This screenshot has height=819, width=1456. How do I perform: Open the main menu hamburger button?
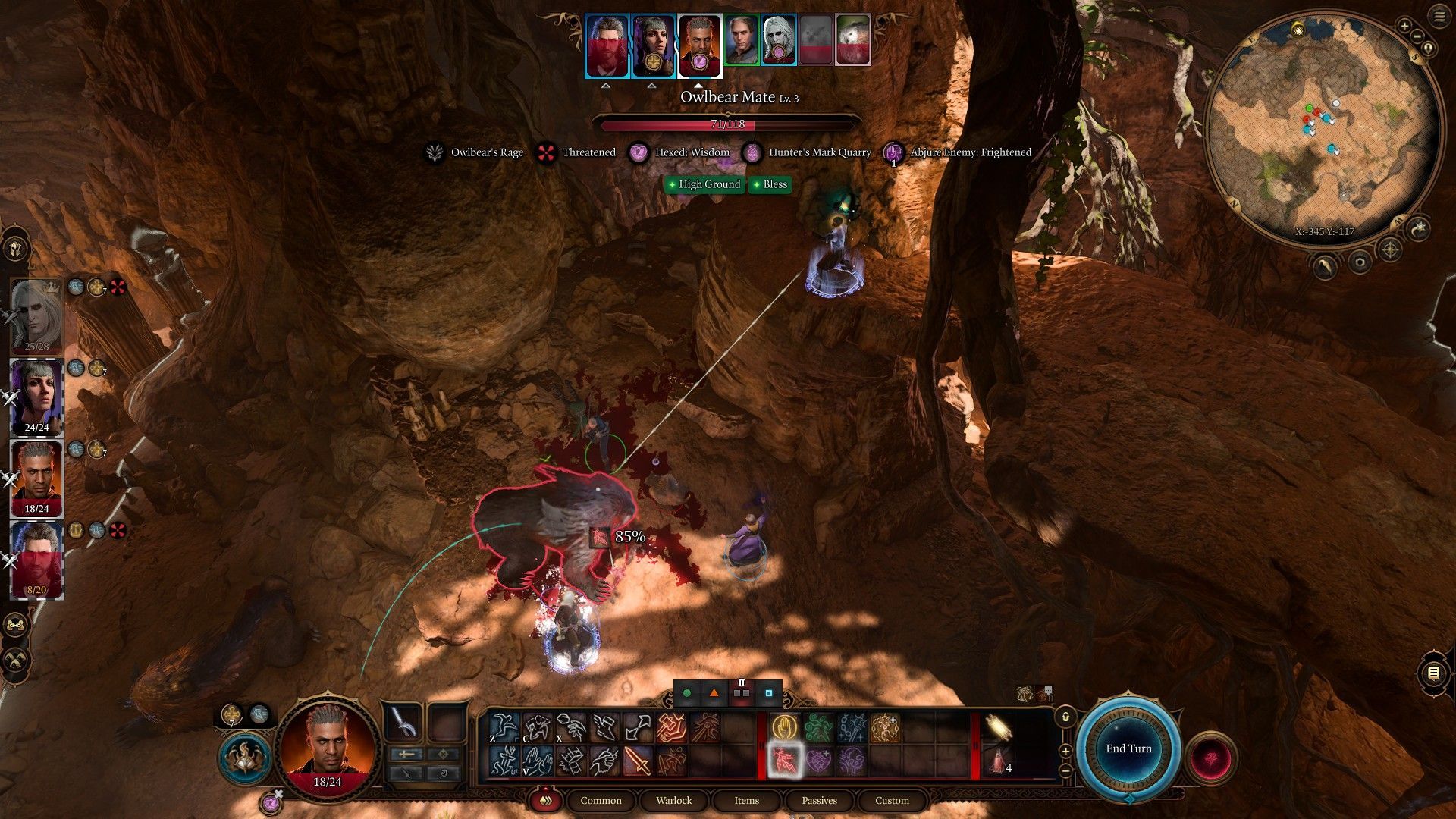tap(1439, 17)
